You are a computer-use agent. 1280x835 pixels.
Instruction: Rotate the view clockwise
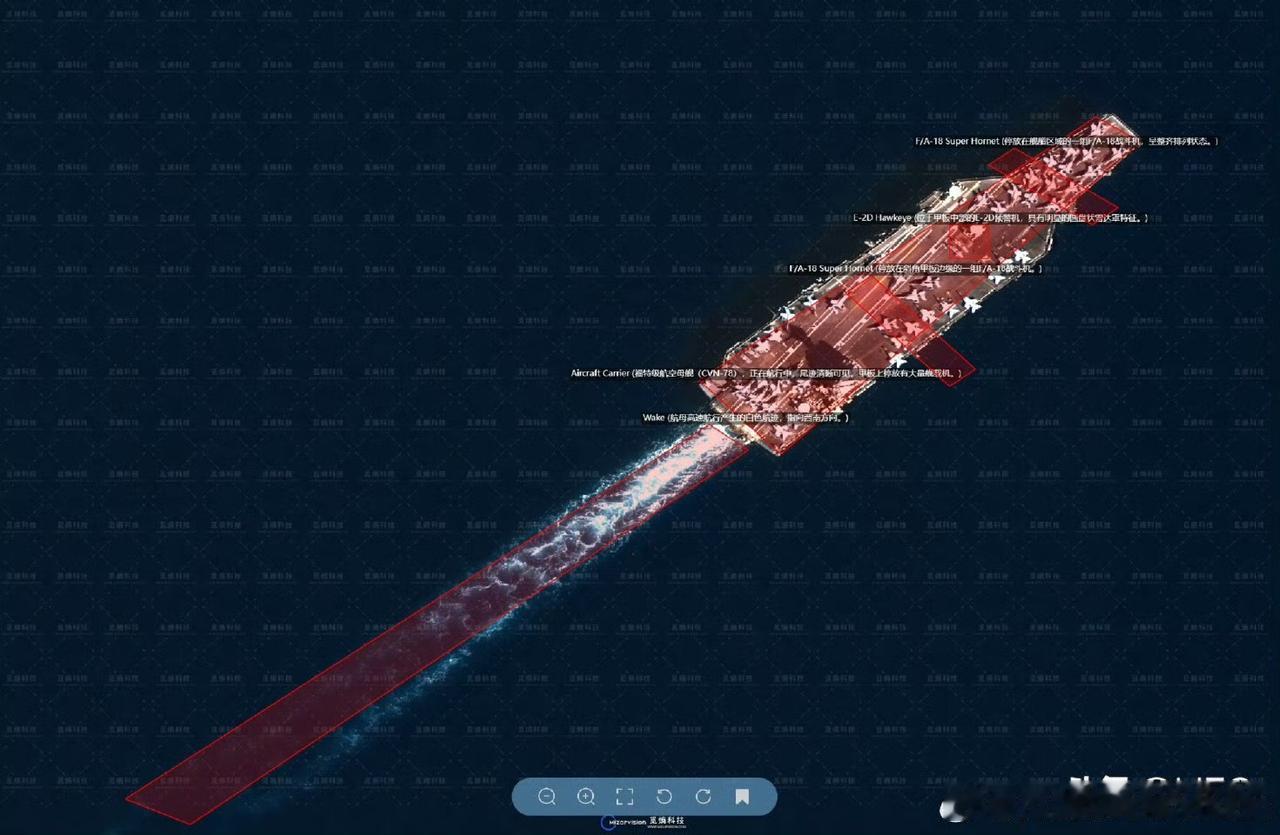tap(704, 797)
